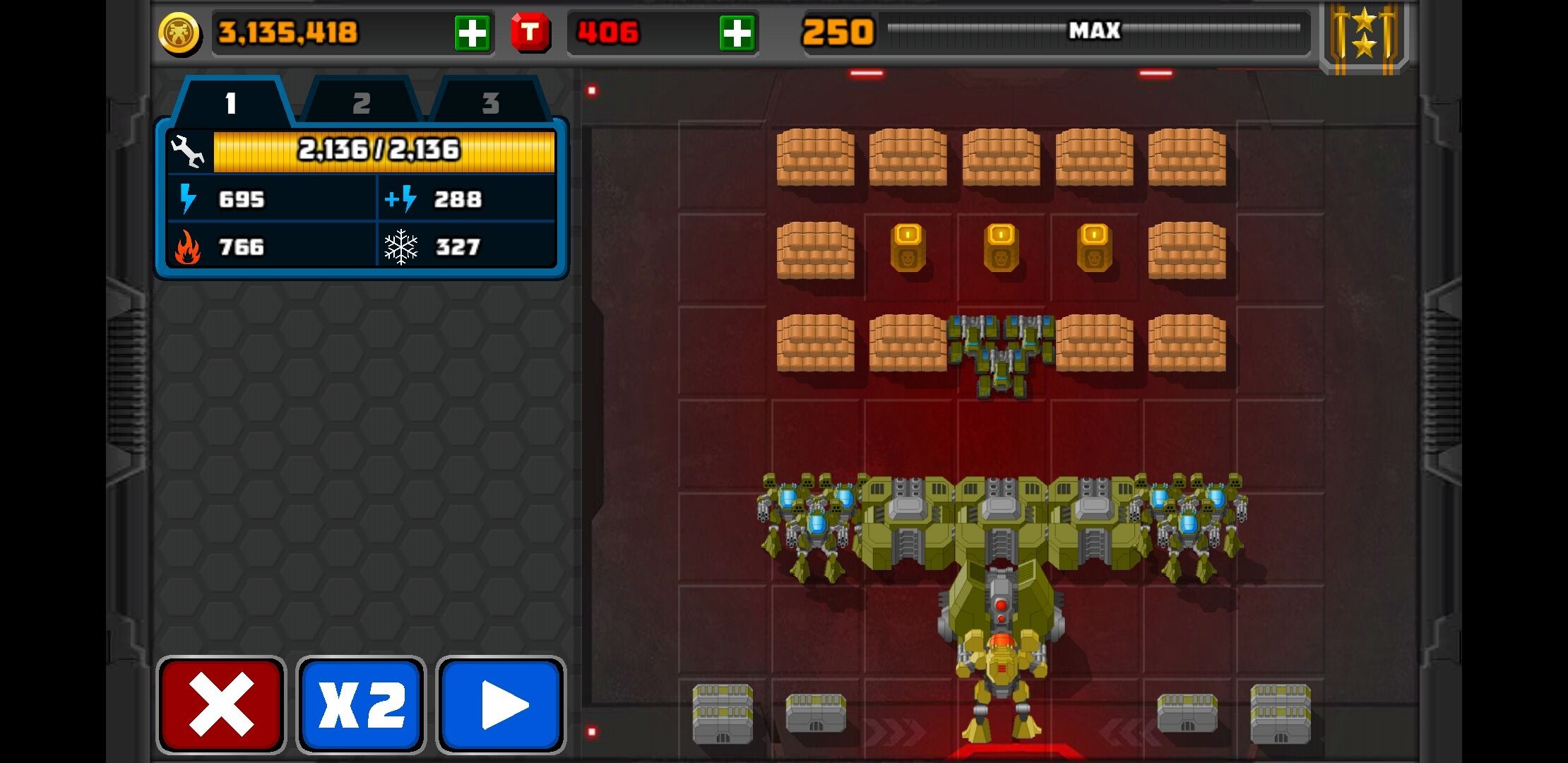Screen dimensions: 1568x763
Task: Open the two-star rank badge
Action: (1364, 35)
